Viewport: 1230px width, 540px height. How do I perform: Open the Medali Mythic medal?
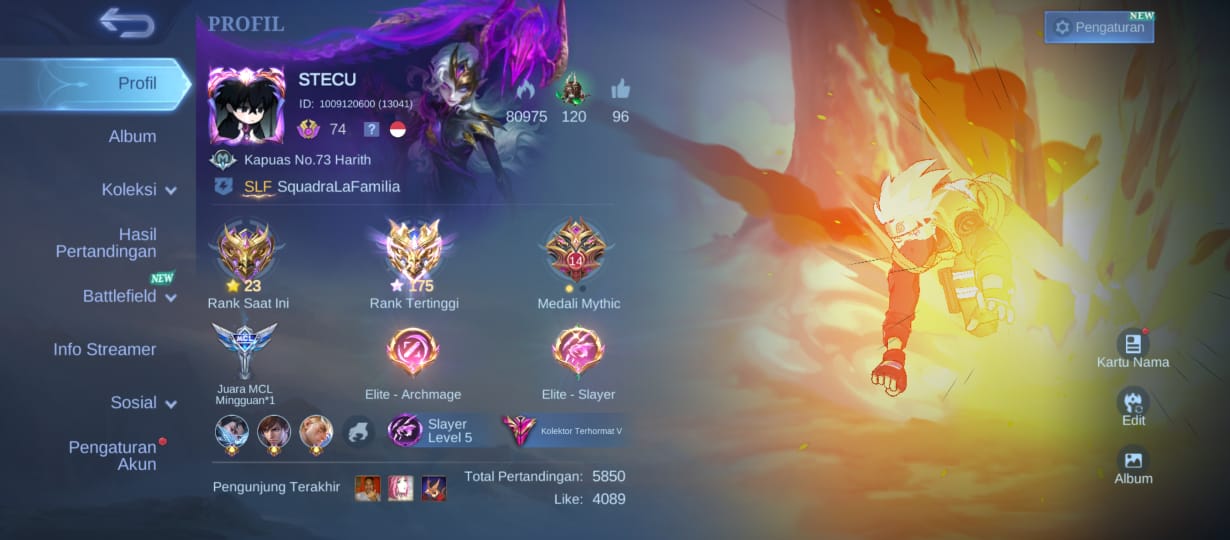pyautogui.click(x=578, y=252)
